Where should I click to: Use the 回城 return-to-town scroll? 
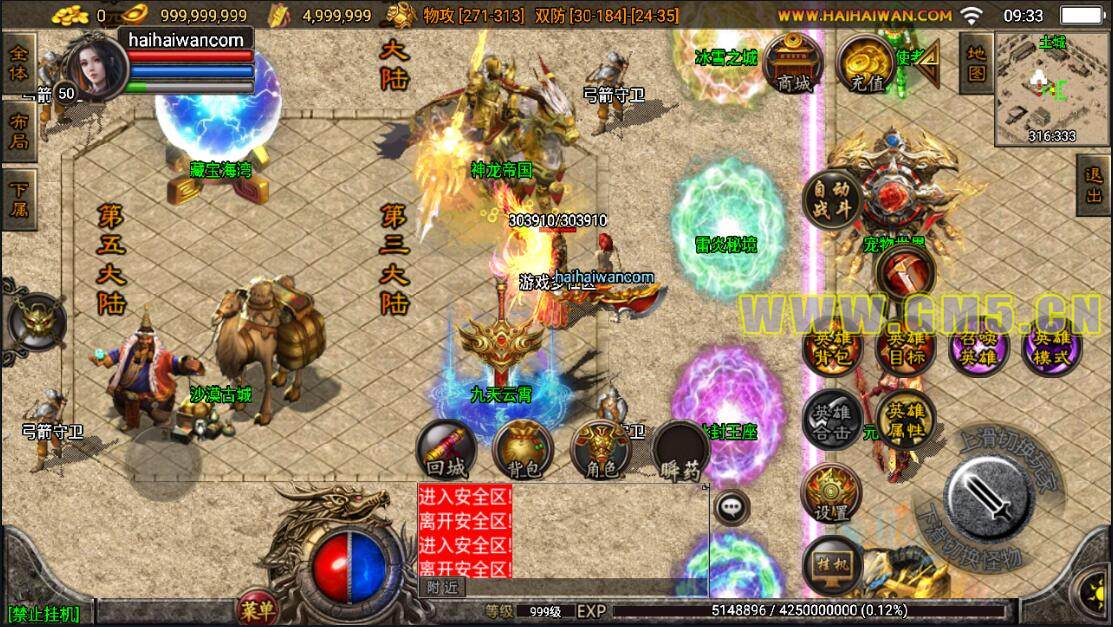click(447, 450)
